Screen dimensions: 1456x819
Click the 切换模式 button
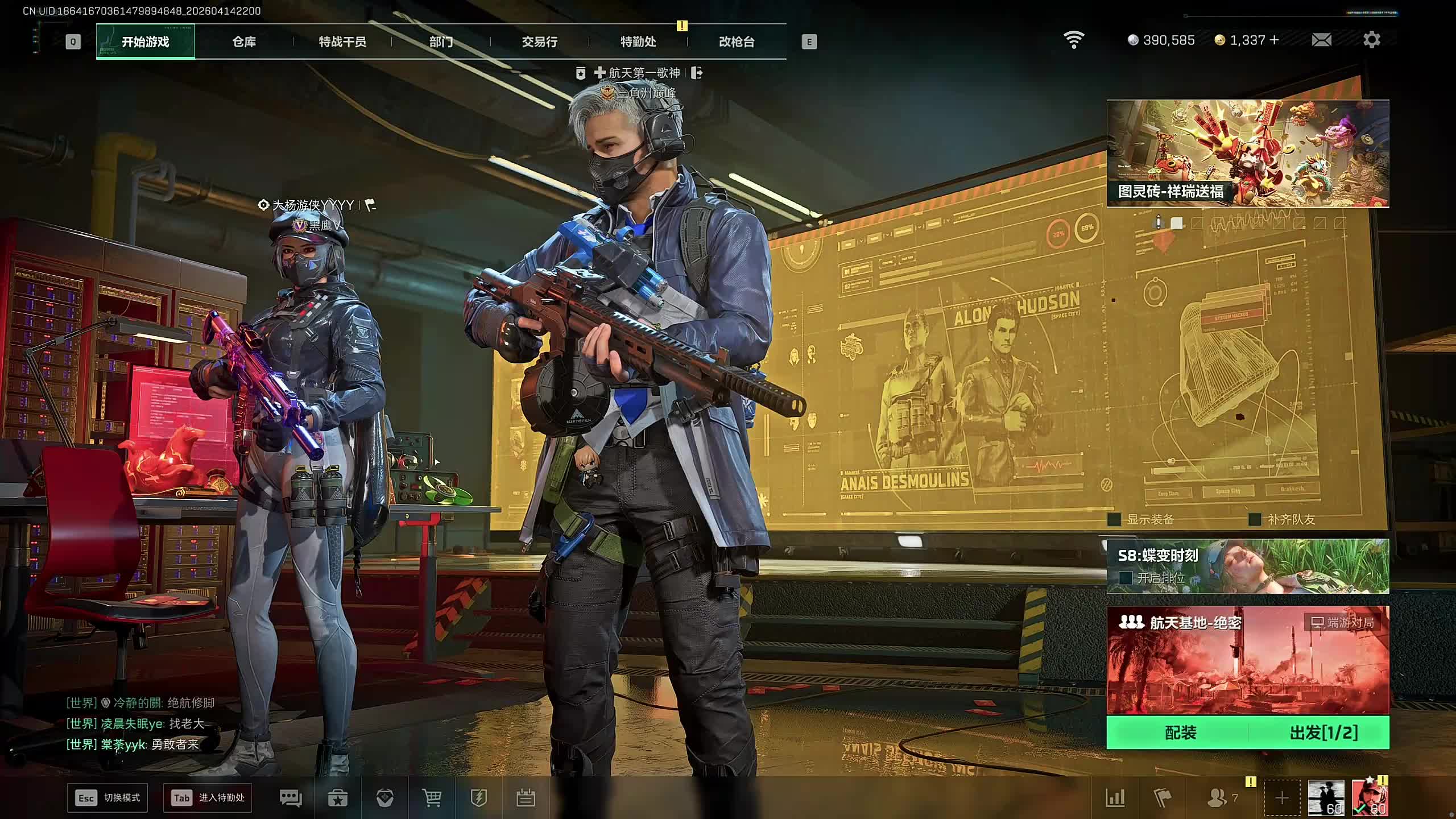point(107,798)
